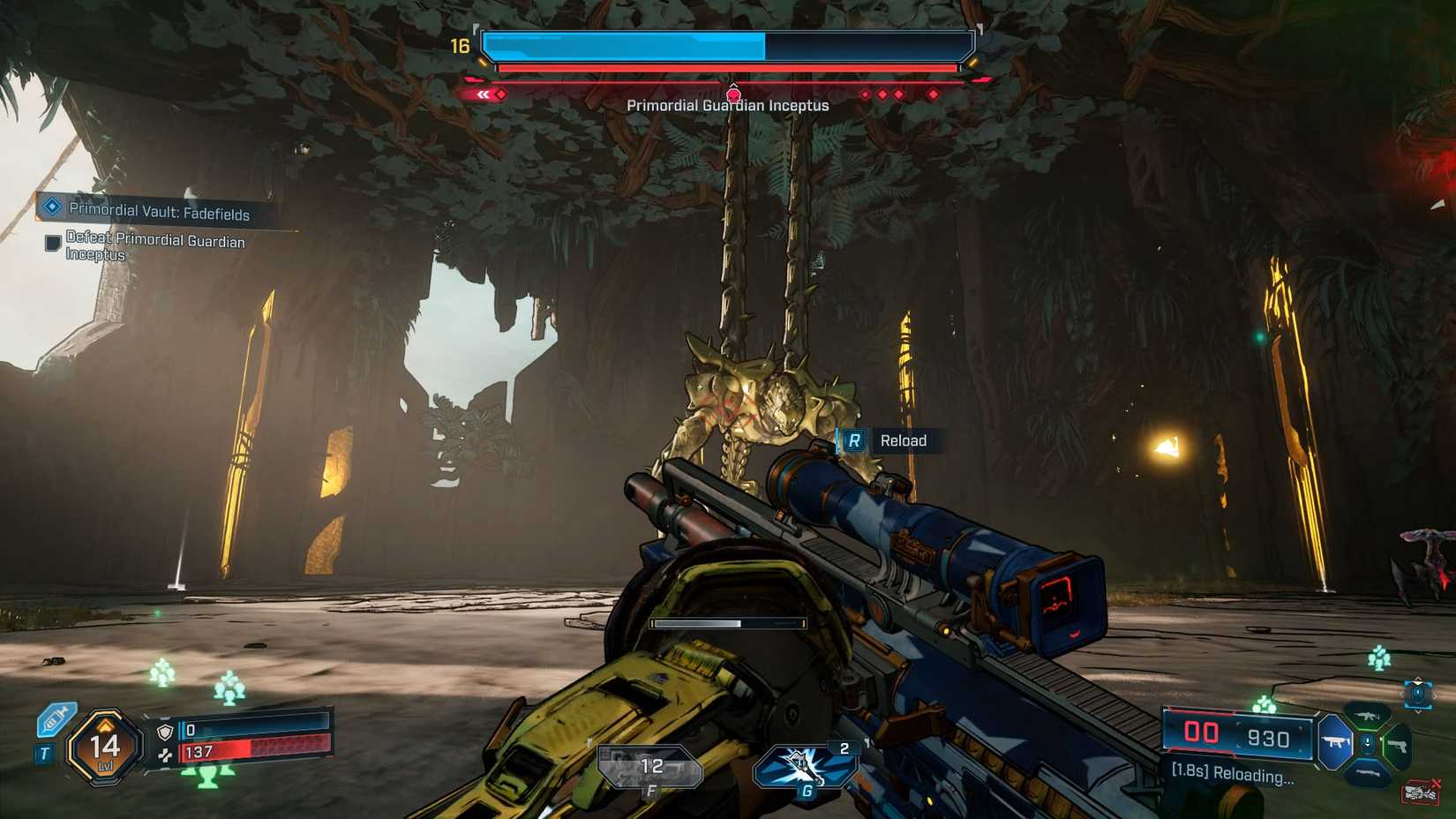Image resolution: width=1456 pixels, height=819 pixels.
Task: Click the red skull crew icon in bottom corner
Action: tap(1422, 791)
